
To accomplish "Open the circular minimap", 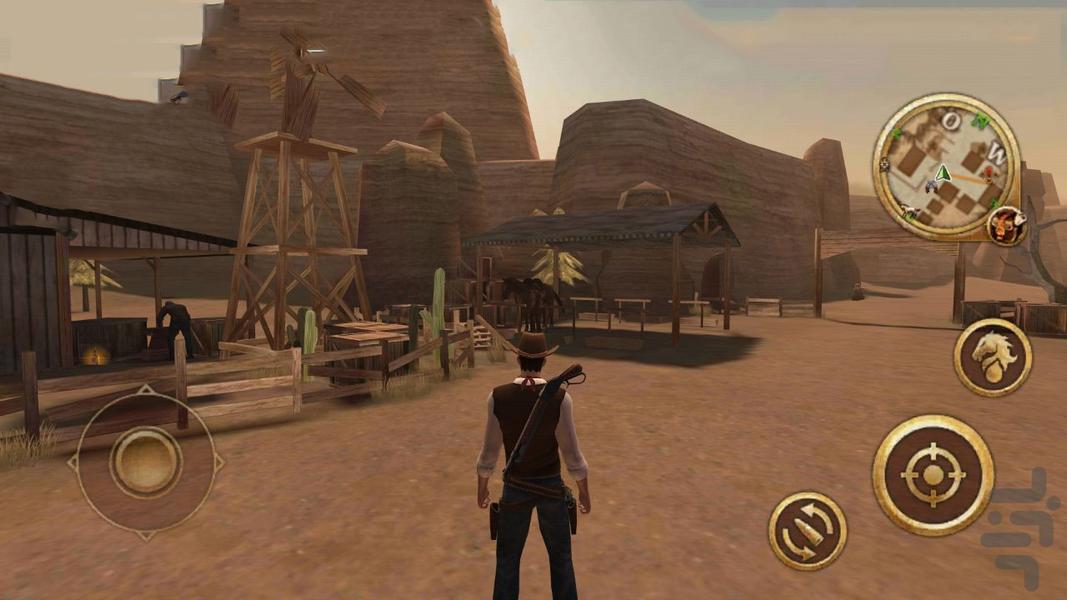I will [945, 167].
